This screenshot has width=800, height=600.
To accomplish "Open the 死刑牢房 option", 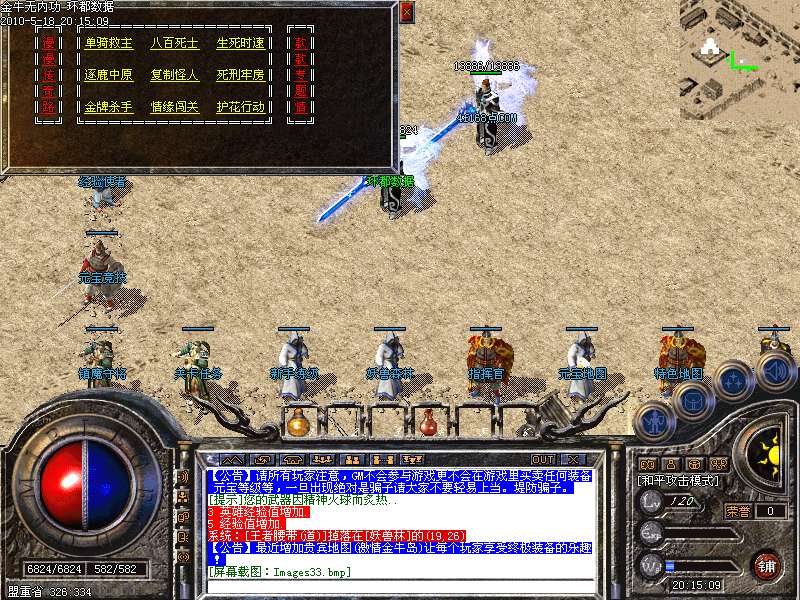I will coord(240,75).
